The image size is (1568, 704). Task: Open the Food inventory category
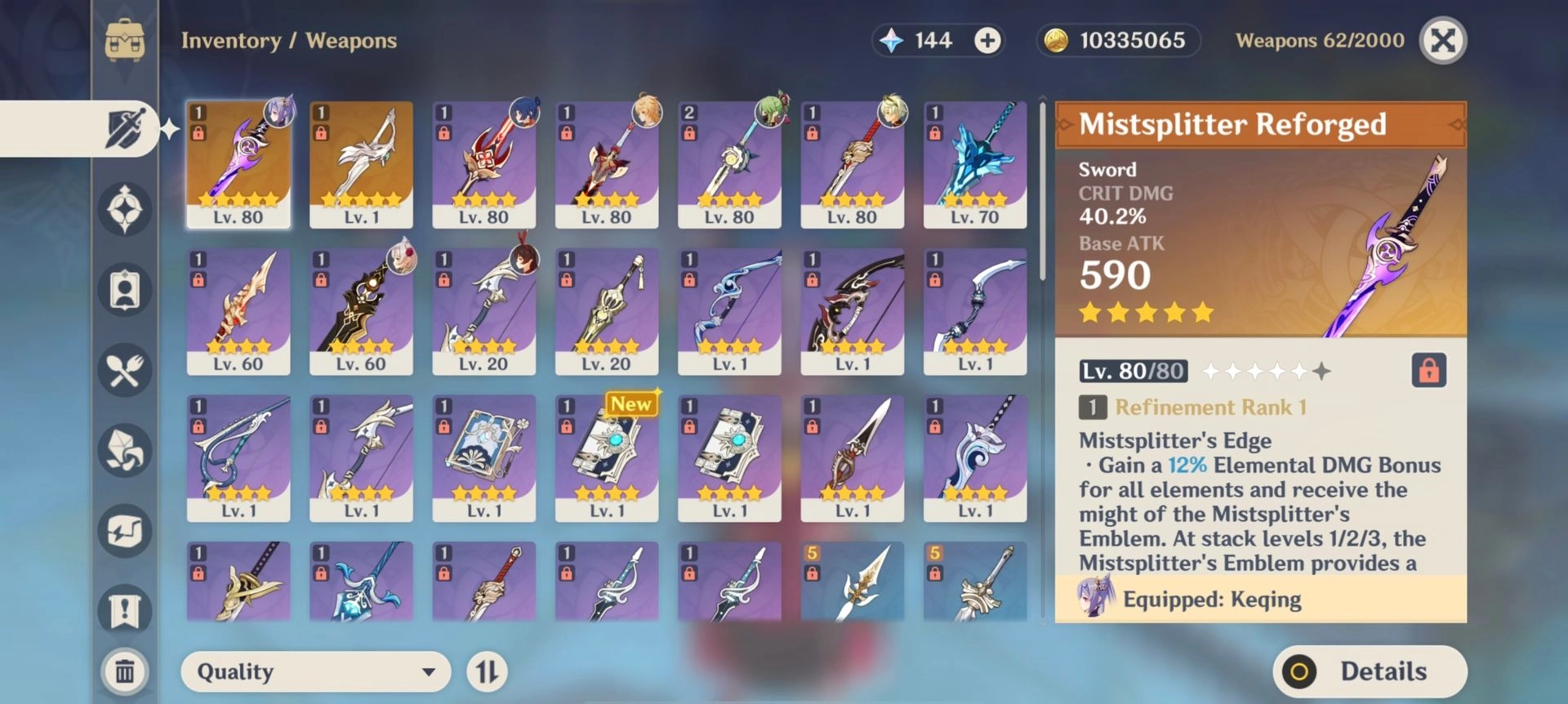124,370
